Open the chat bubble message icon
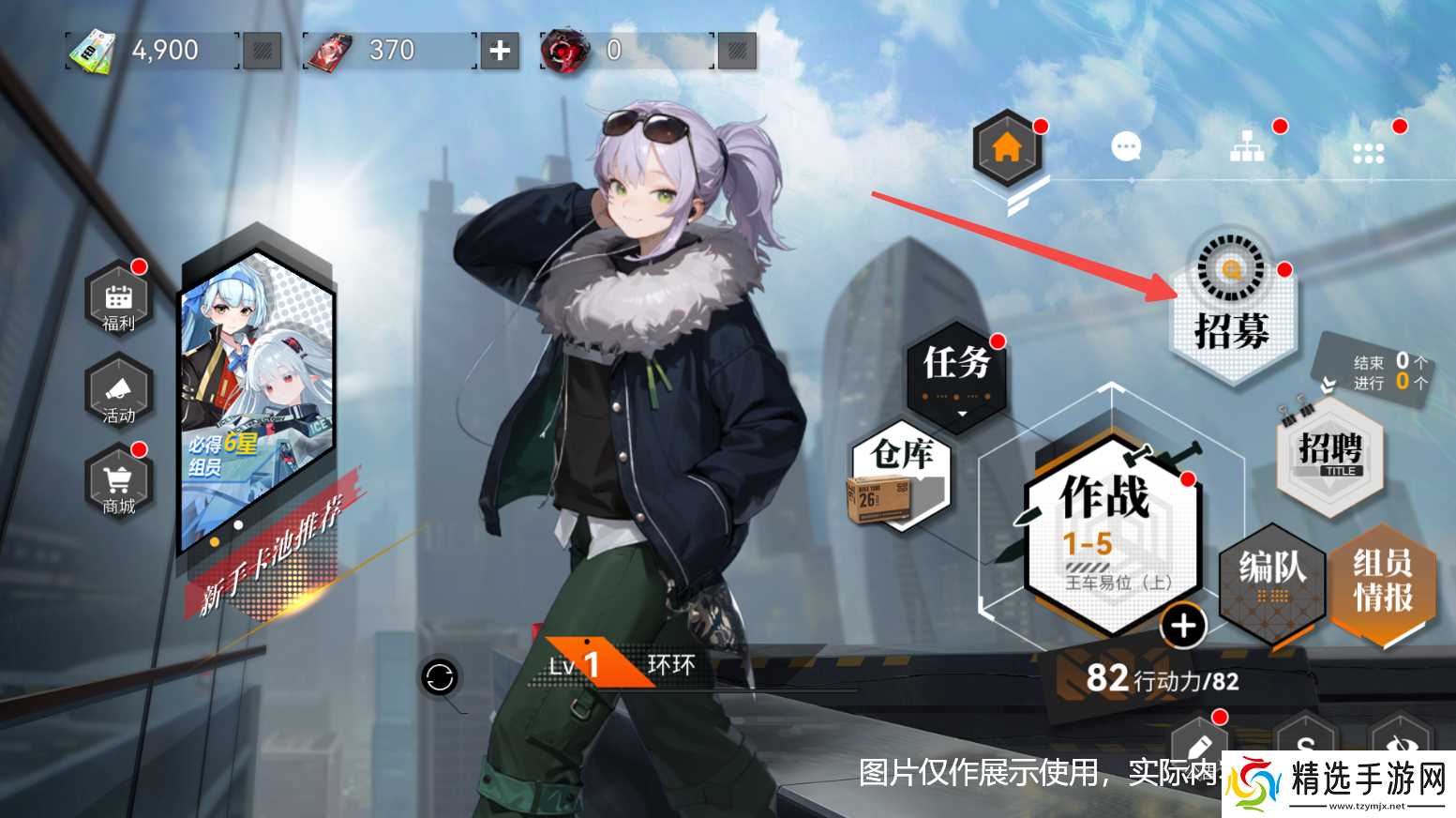Viewport: 1456px width, 818px height. (x=1124, y=147)
